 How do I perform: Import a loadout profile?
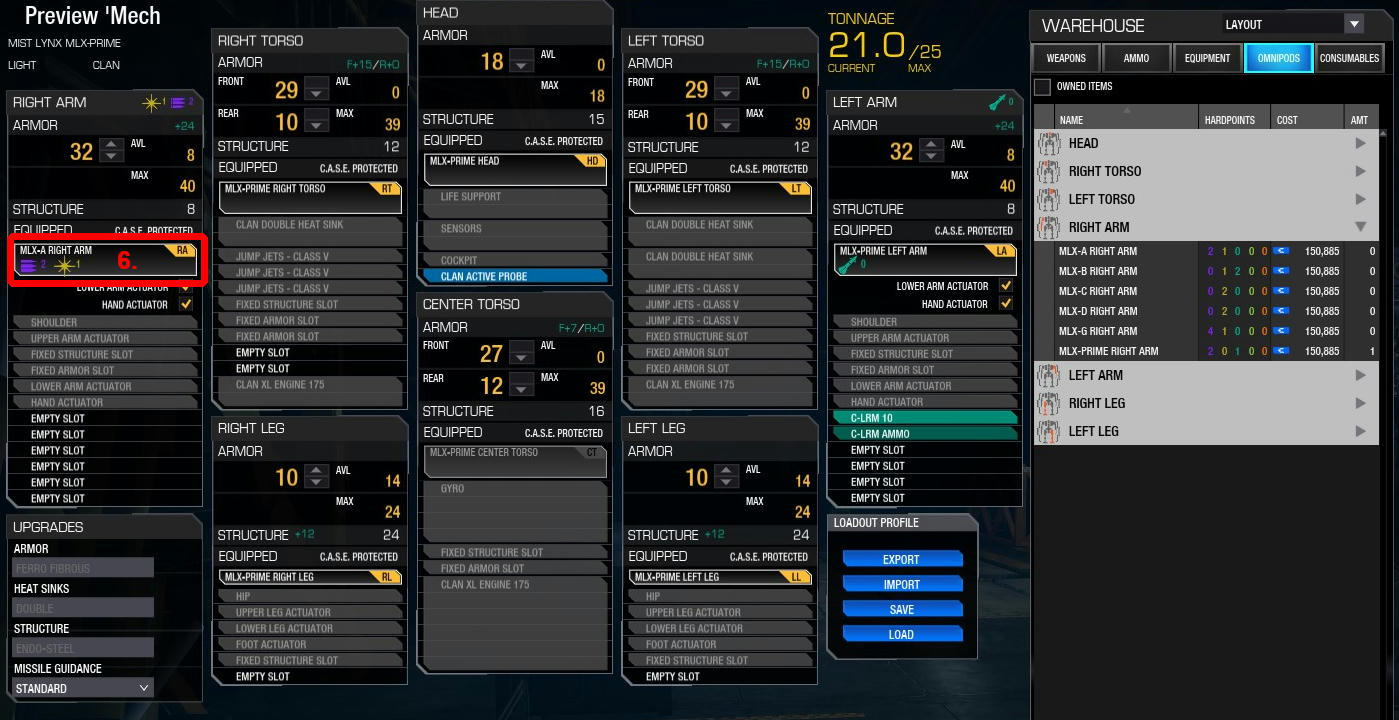point(901,584)
